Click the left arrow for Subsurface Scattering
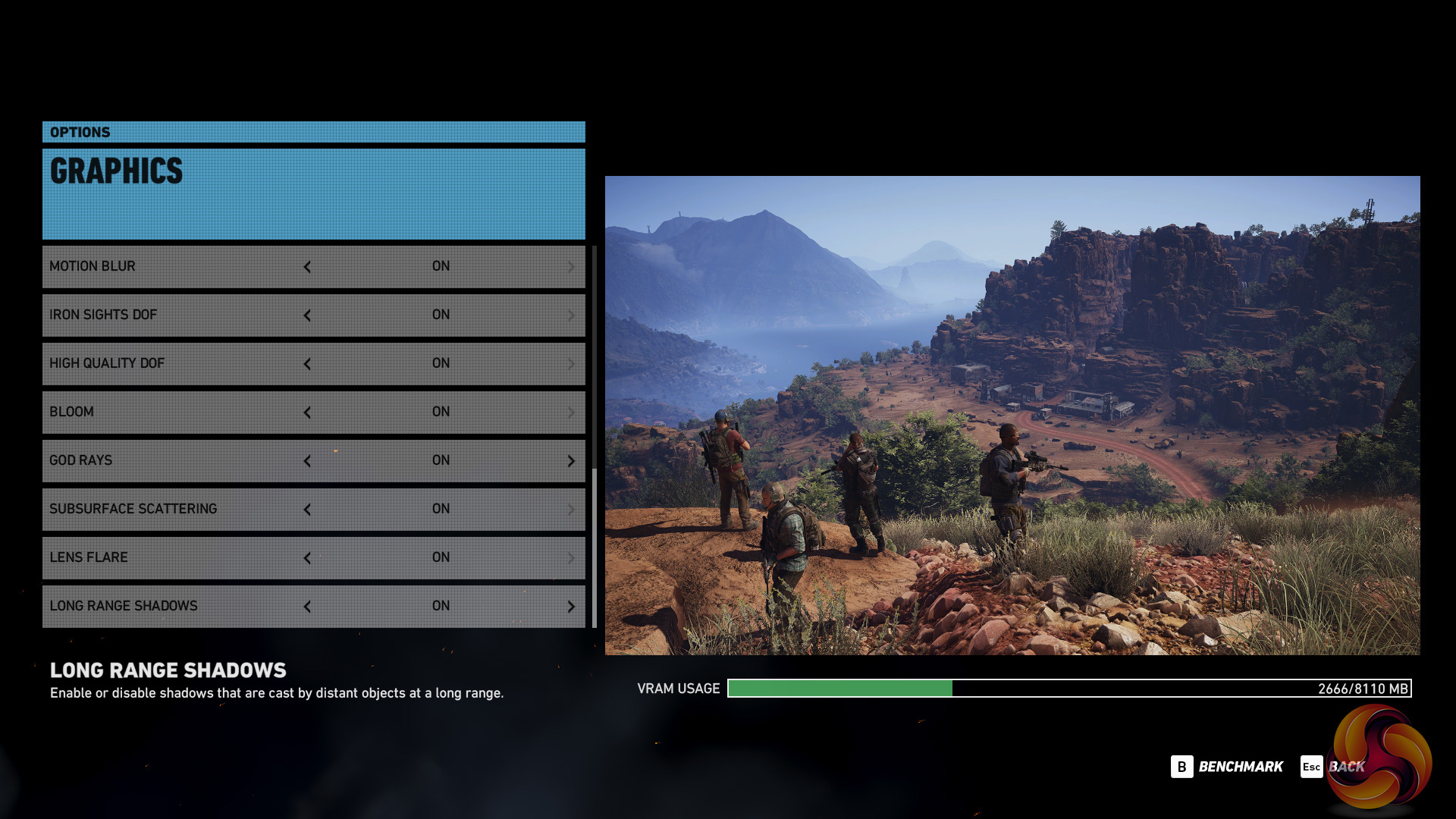Image resolution: width=1456 pixels, height=819 pixels. pos(307,510)
